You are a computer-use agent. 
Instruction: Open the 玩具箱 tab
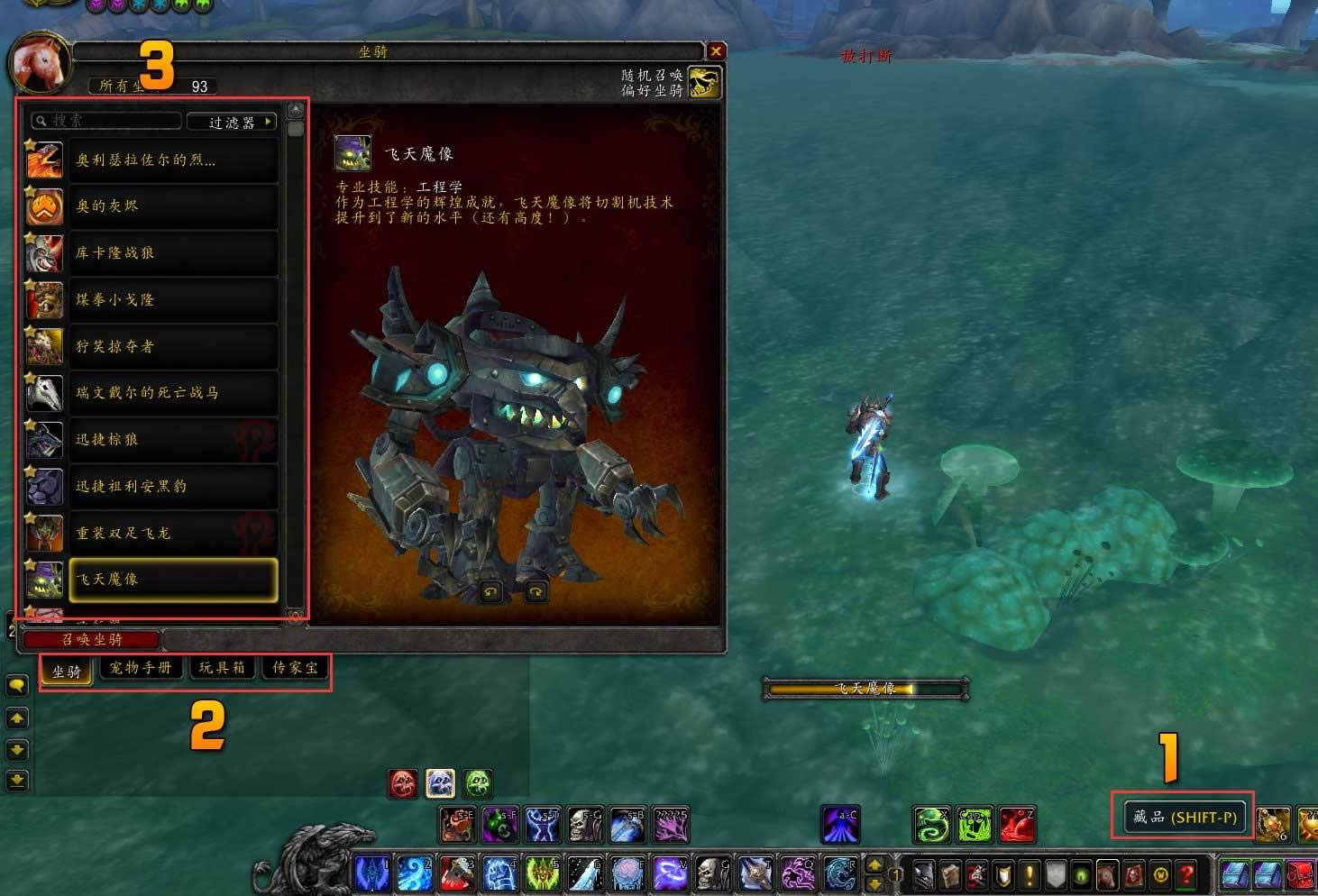point(222,668)
